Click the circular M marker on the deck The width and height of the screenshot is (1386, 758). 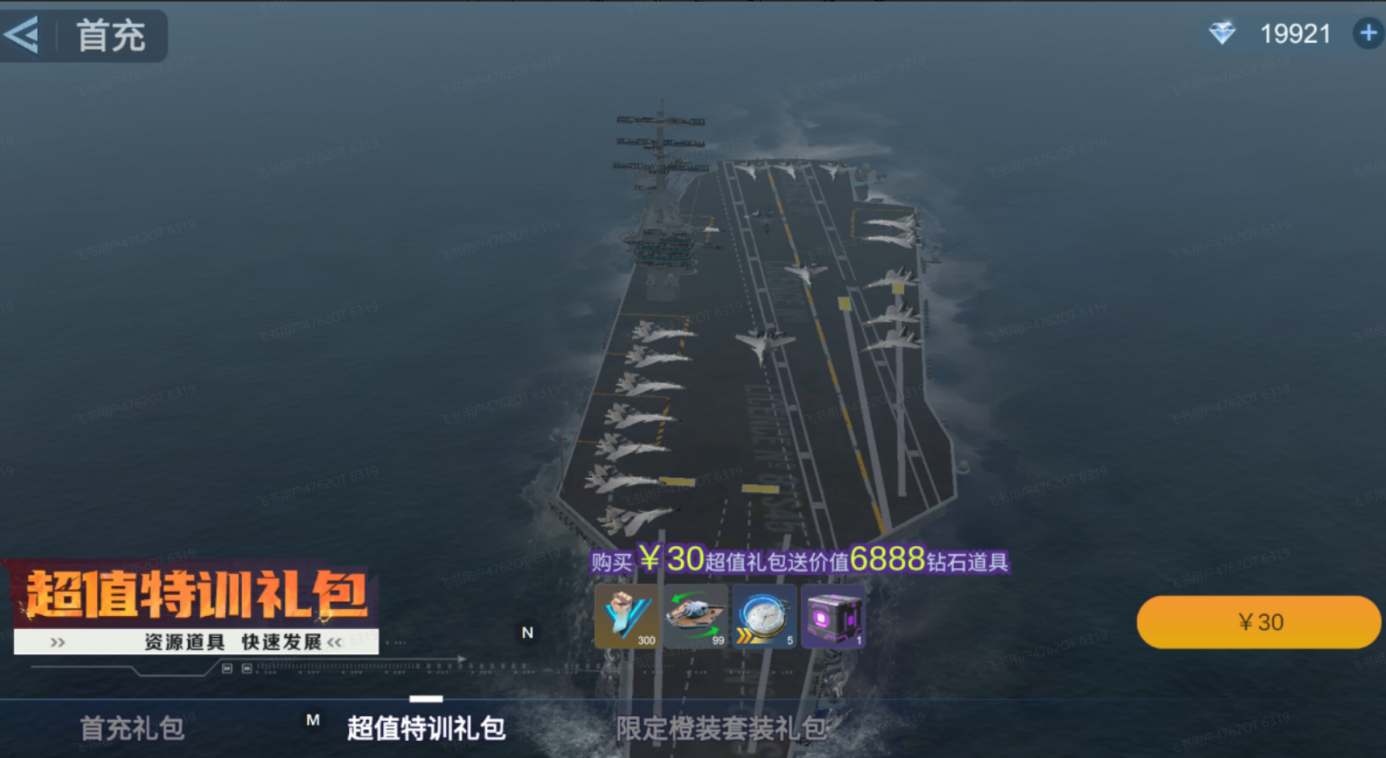coord(313,718)
